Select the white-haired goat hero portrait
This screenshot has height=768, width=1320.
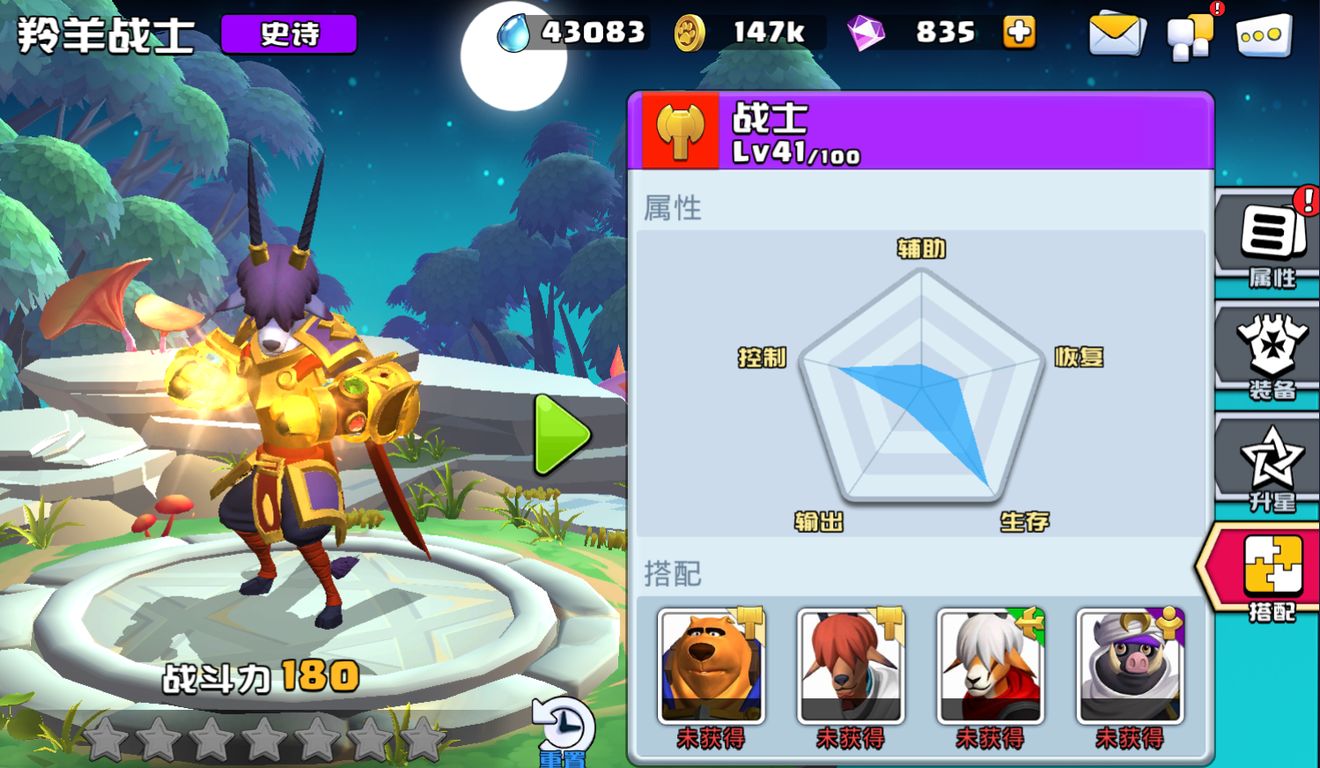pos(991,666)
